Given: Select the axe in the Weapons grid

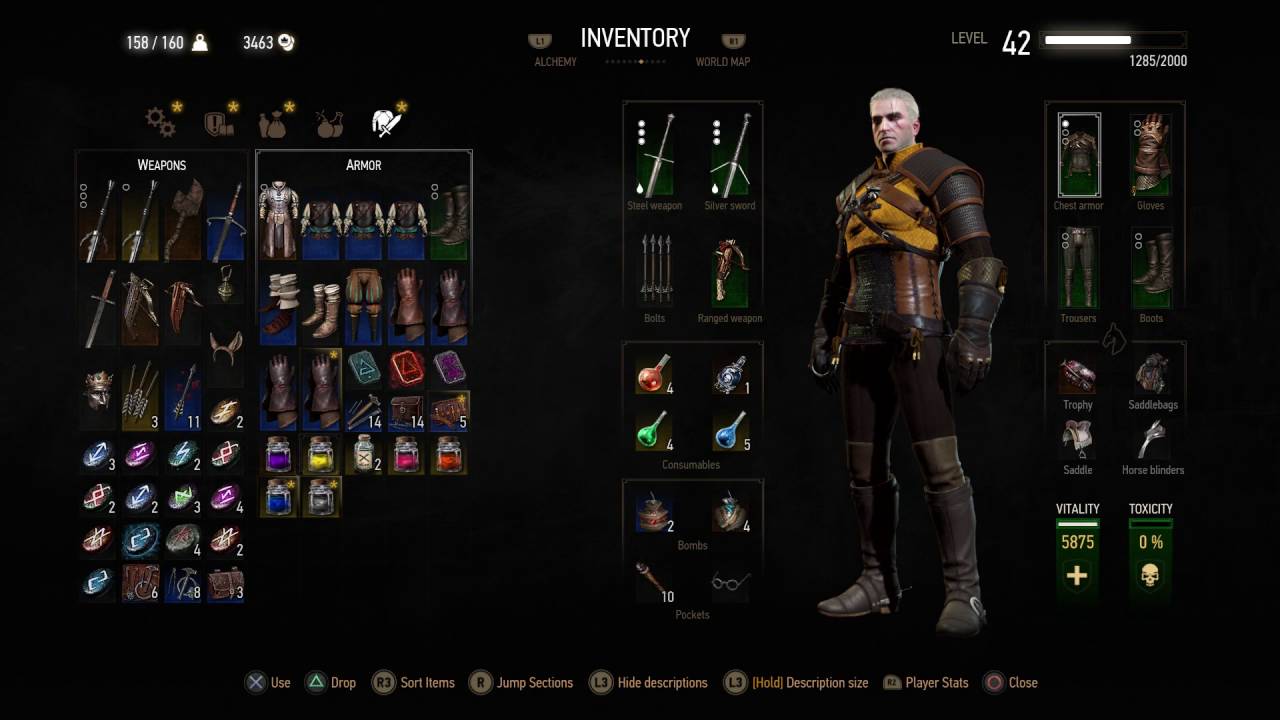Looking at the screenshot, I should pyautogui.click(x=184, y=220).
